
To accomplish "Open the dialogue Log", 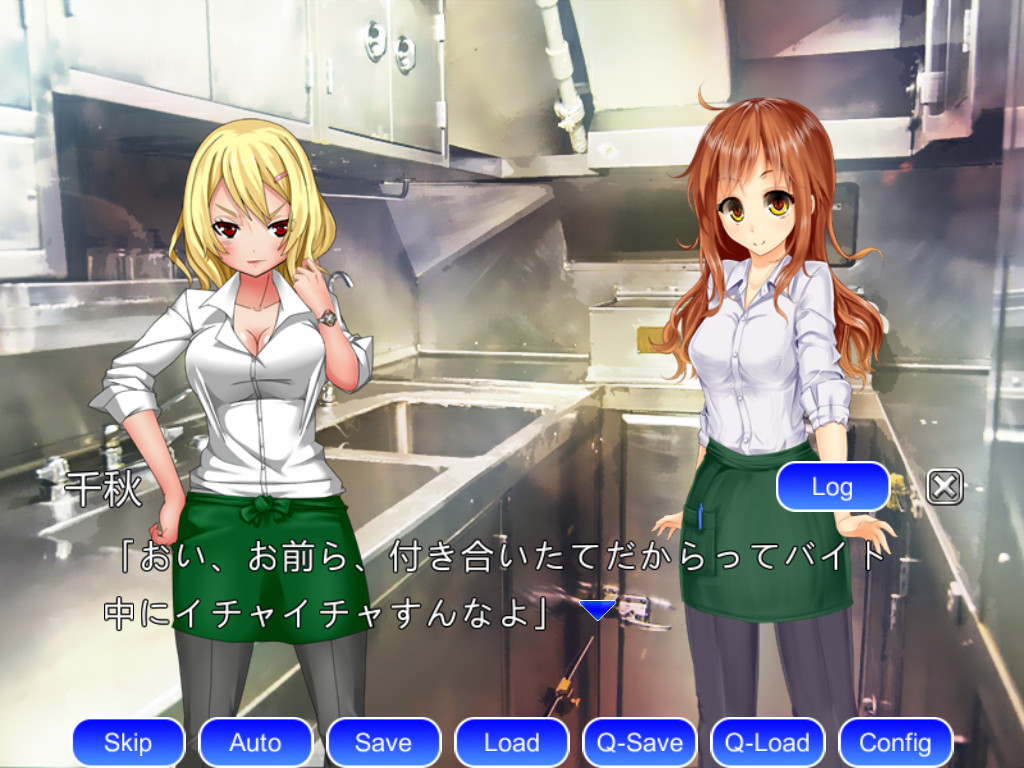I will click(832, 487).
